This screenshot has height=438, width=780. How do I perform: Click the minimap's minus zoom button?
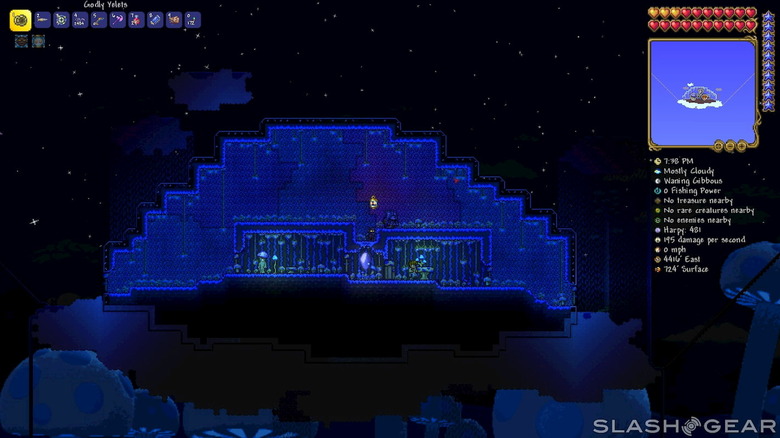[731, 146]
